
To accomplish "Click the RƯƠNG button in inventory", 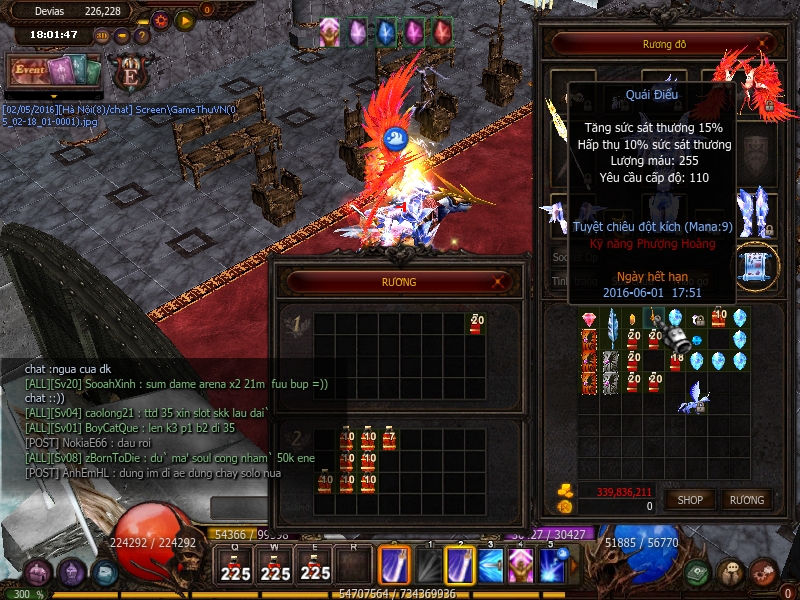I will 746,499.
